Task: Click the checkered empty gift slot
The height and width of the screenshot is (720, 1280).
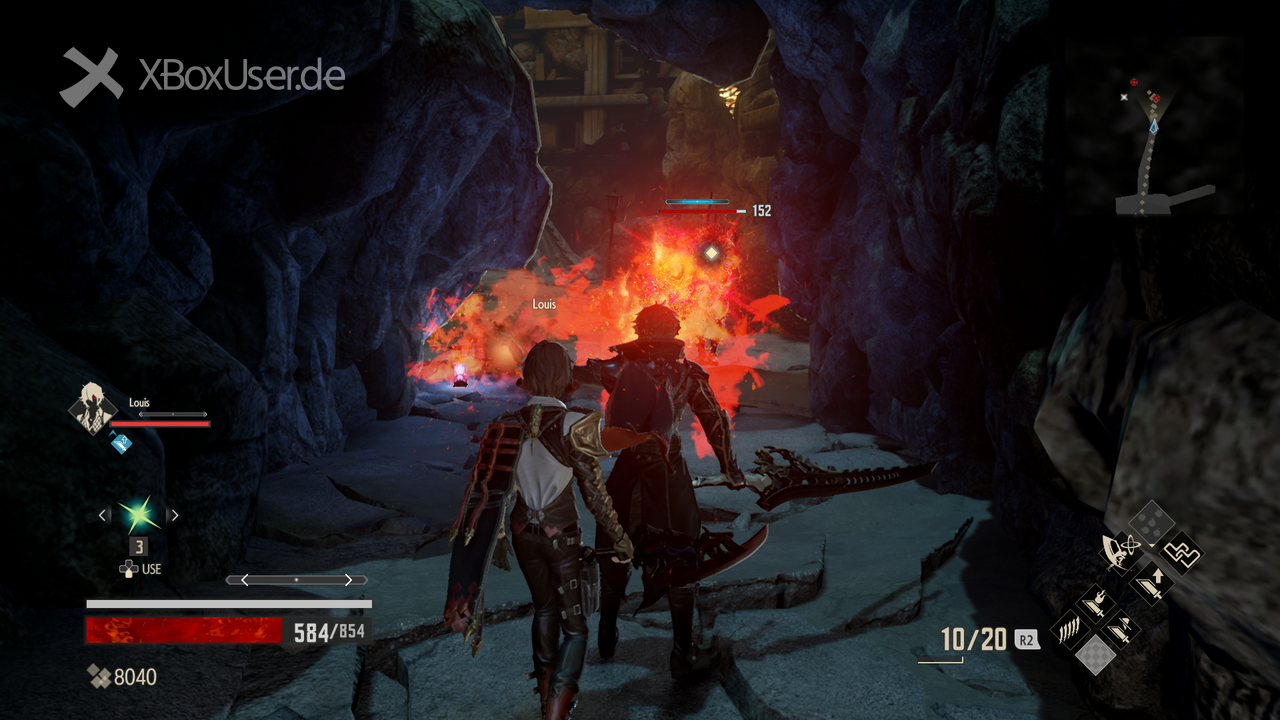Action: pos(1096,654)
